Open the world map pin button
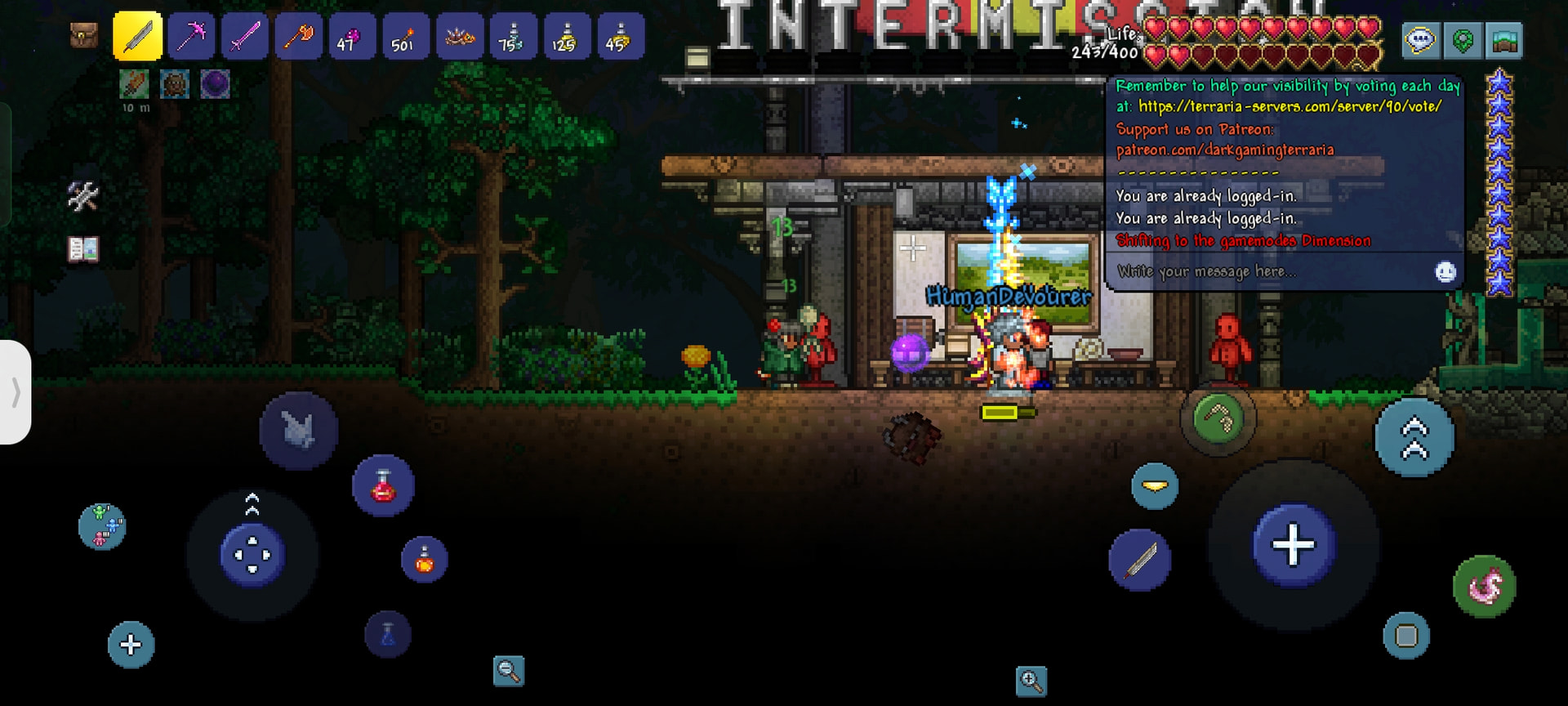The height and width of the screenshot is (706, 1568). [x=1463, y=40]
